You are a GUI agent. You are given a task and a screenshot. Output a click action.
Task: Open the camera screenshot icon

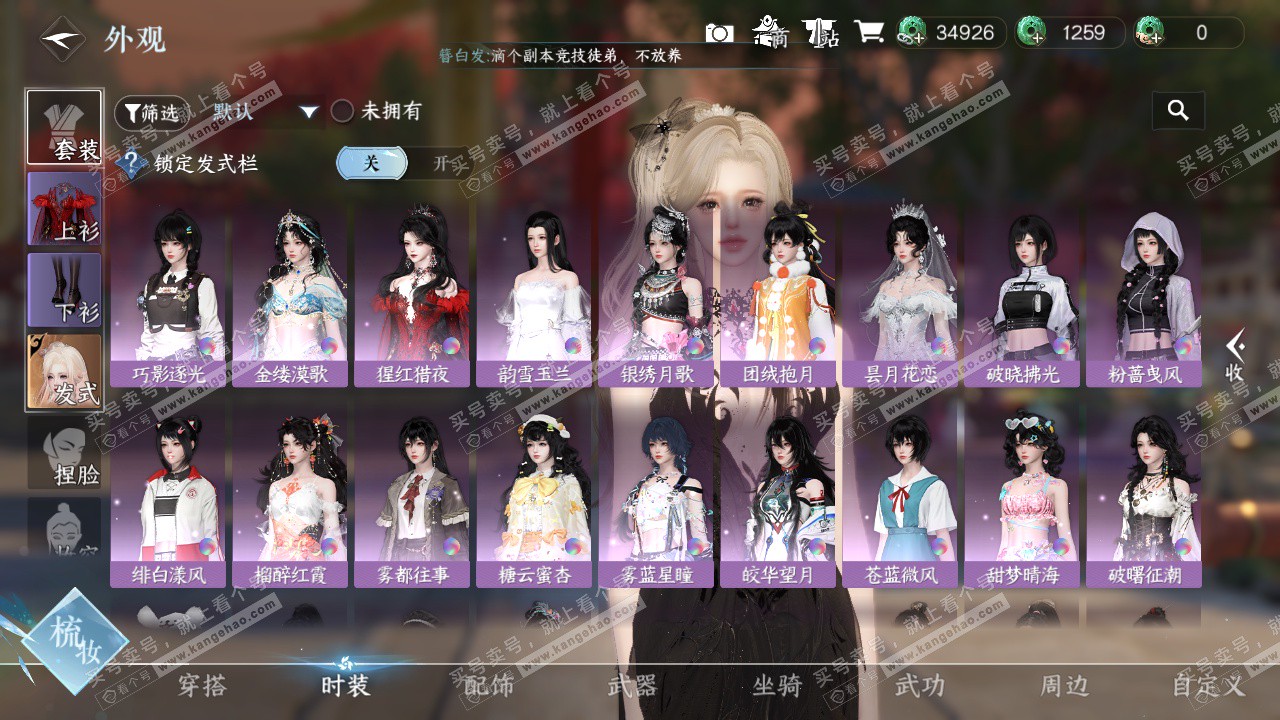point(719,33)
